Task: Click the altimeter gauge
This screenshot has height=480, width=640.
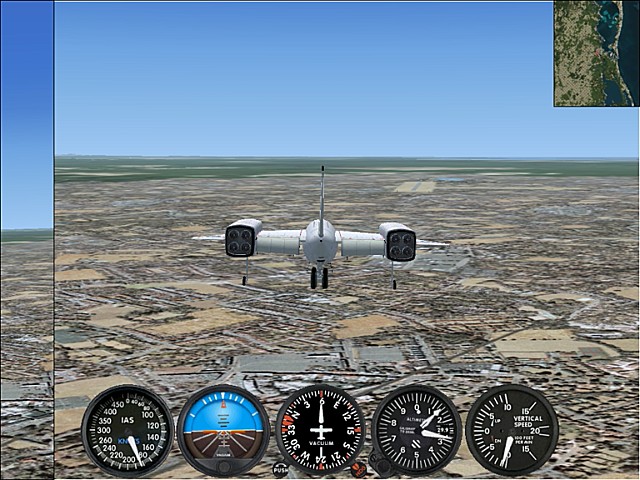Action: 416,430
